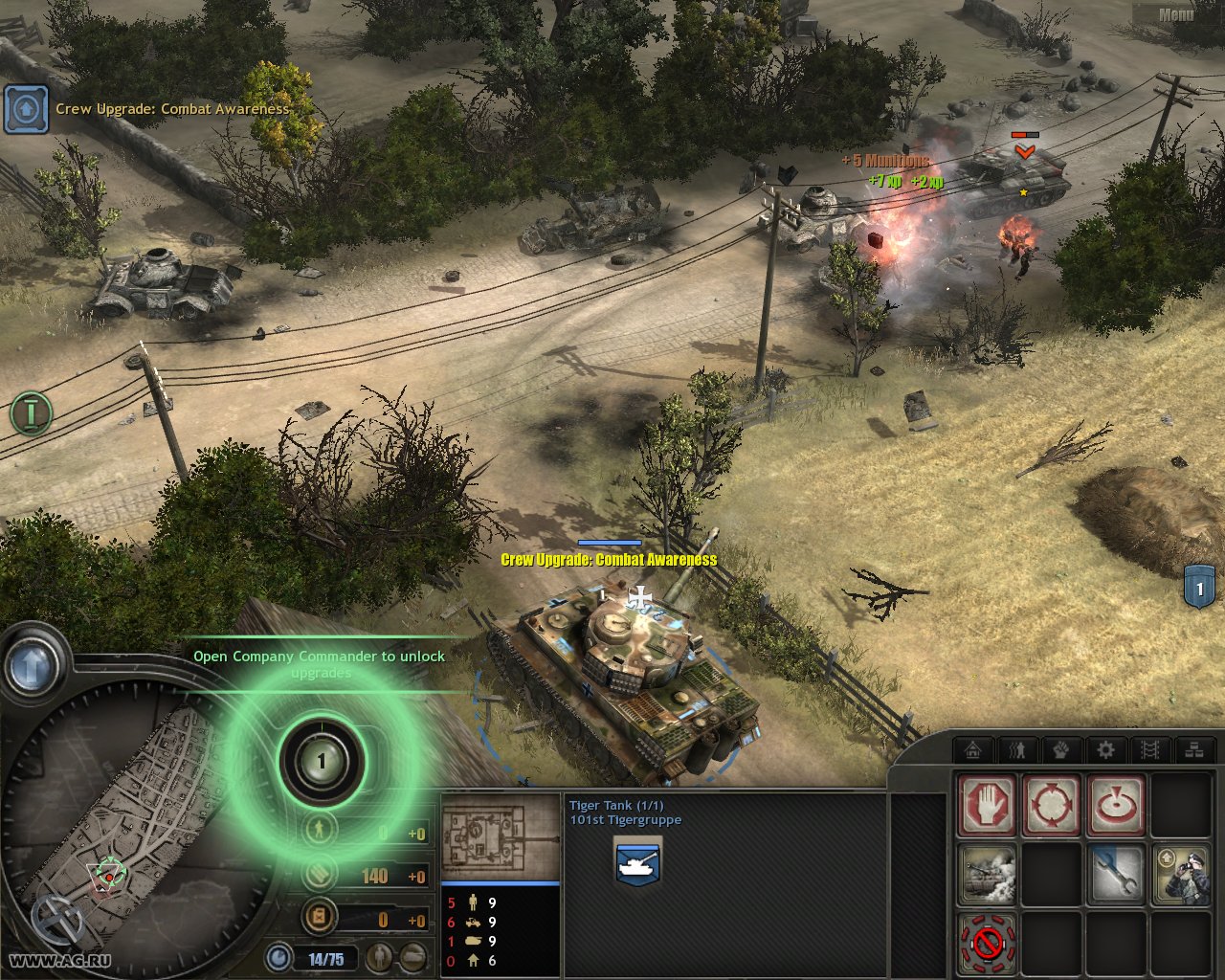Image resolution: width=1225 pixels, height=980 pixels.
Task: Select control group 1 shield badge
Action: [x=1200, y=586]
